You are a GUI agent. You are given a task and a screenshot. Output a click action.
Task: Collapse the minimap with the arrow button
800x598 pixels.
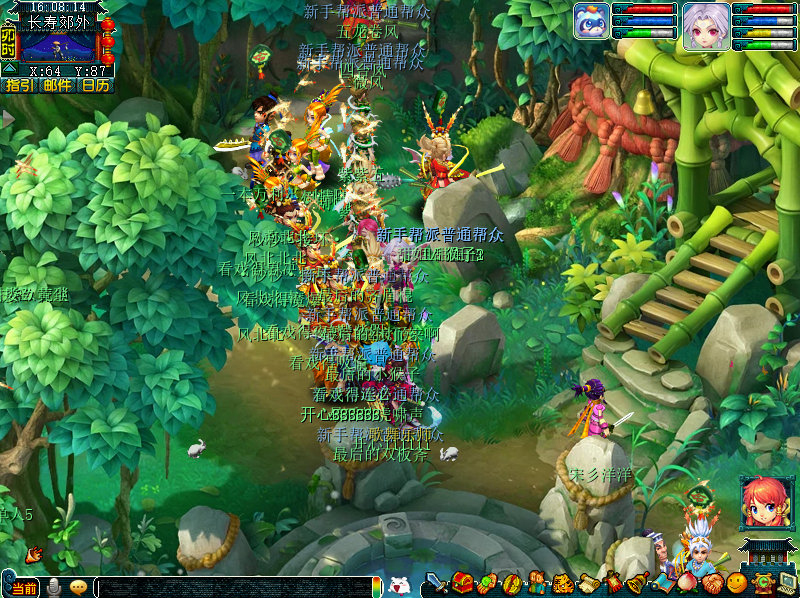tap(8, 68)
